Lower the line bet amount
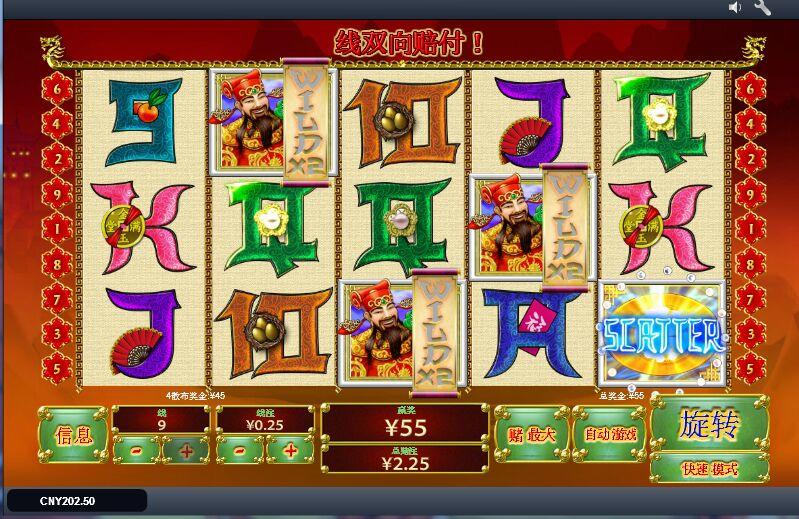 pyautogui.click(x=239, y=450)
